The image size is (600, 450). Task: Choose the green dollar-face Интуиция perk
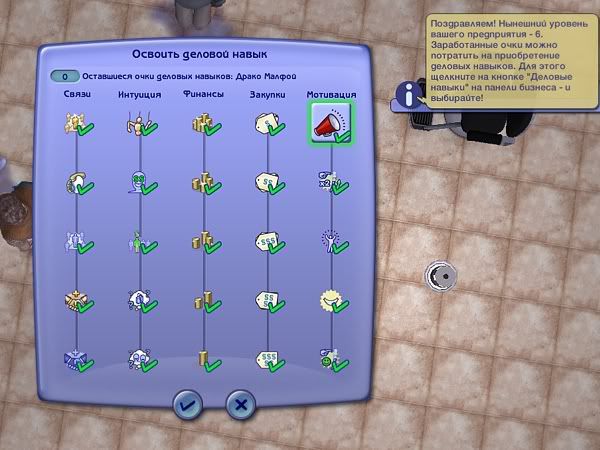point(139,184)
